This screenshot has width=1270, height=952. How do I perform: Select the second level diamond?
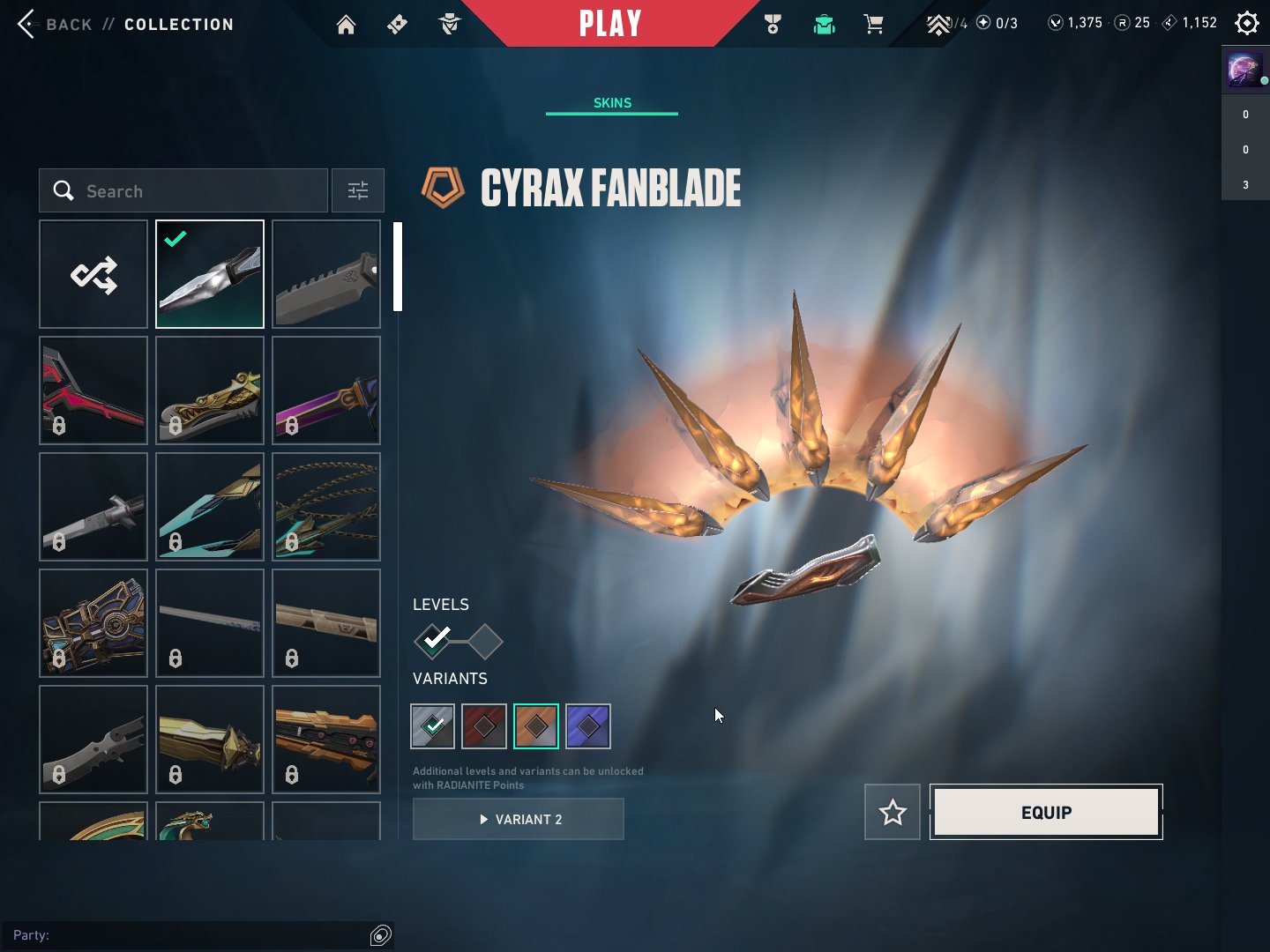coord(484,641)
